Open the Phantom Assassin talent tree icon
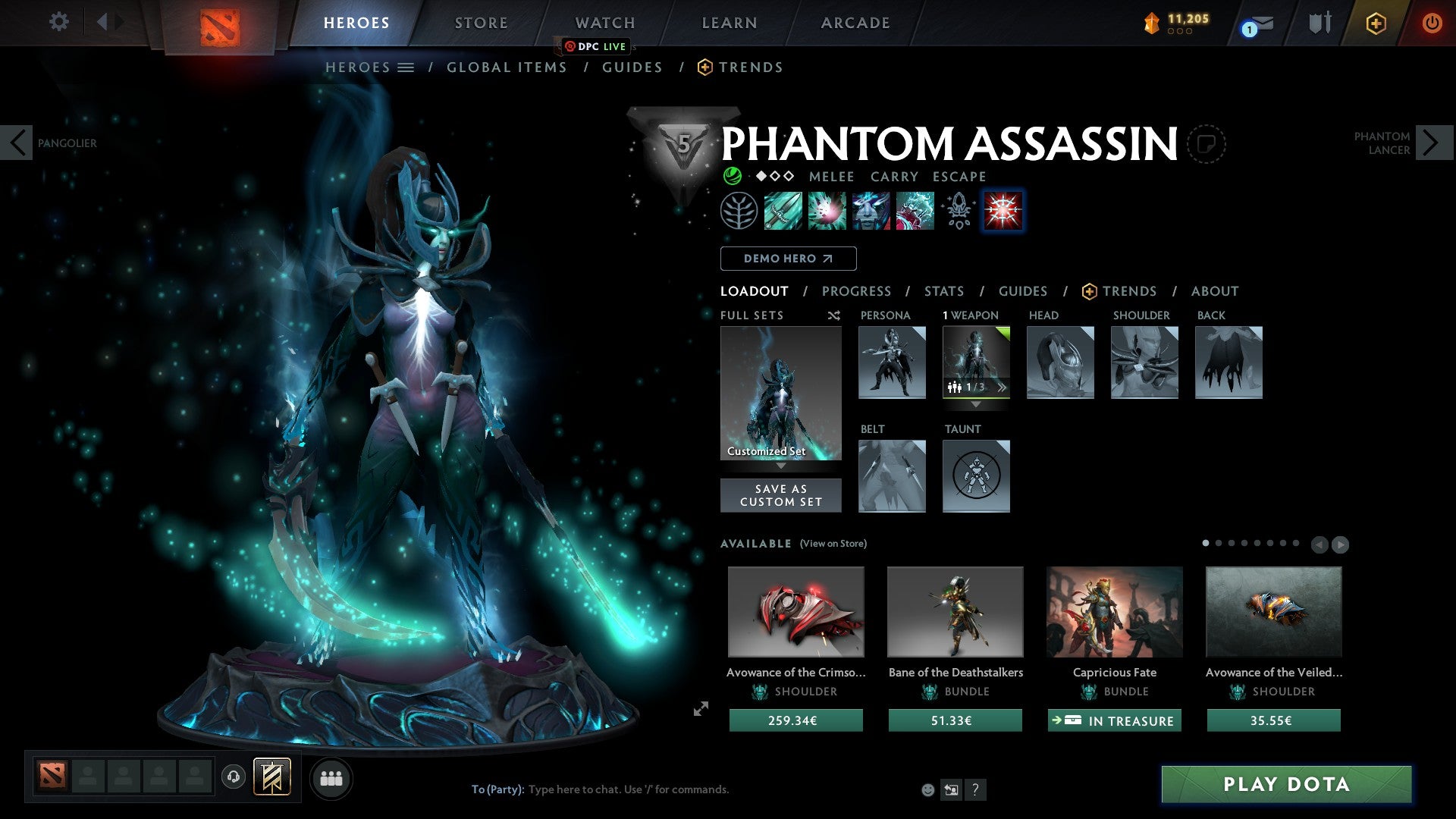Image resolution: width=1456 pixels, height=819 pixels. [x=739, y=211]
